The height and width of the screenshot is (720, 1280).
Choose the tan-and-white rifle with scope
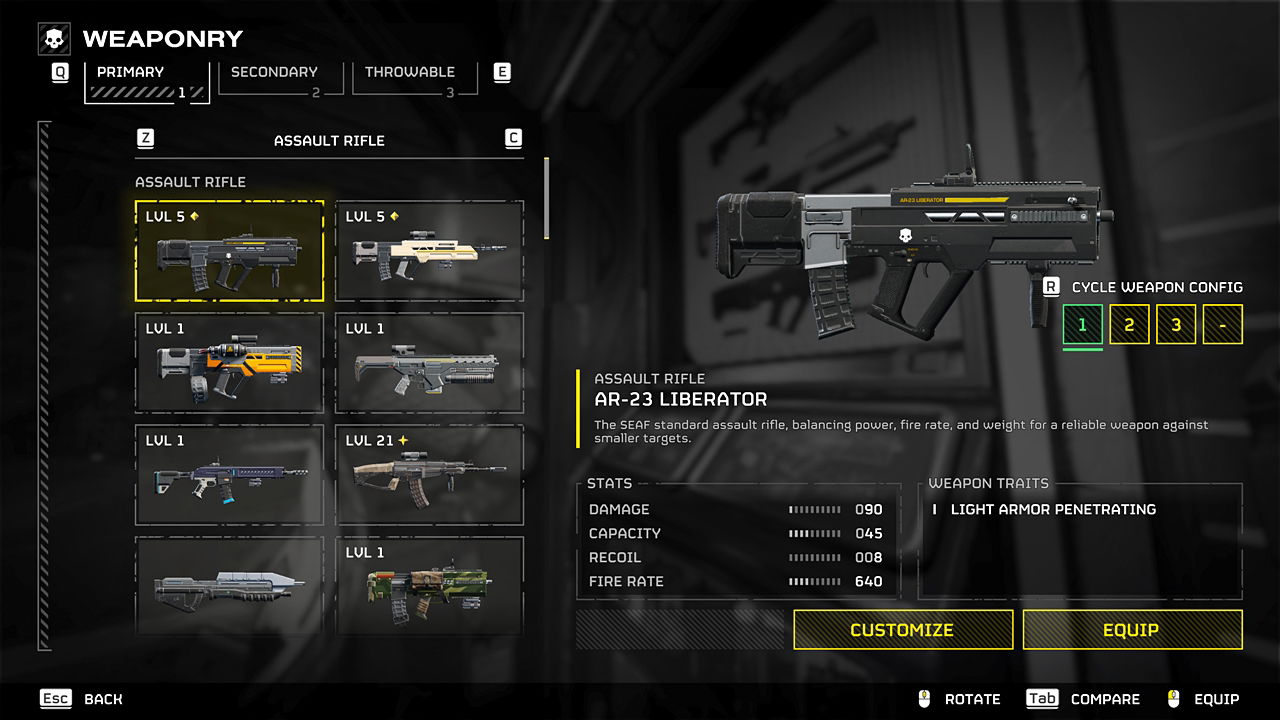point(429,251)
